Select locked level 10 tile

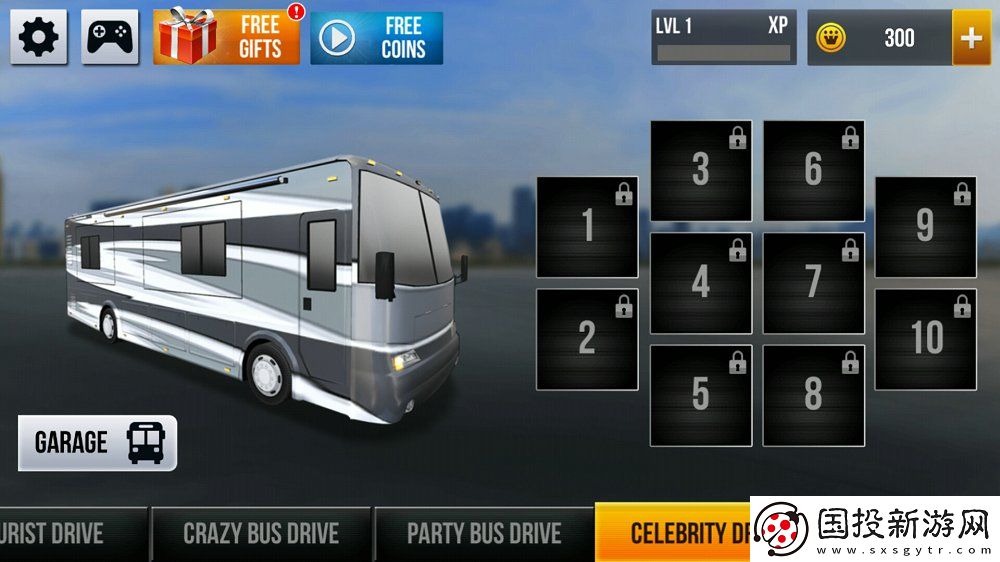(x=926, y=339)
